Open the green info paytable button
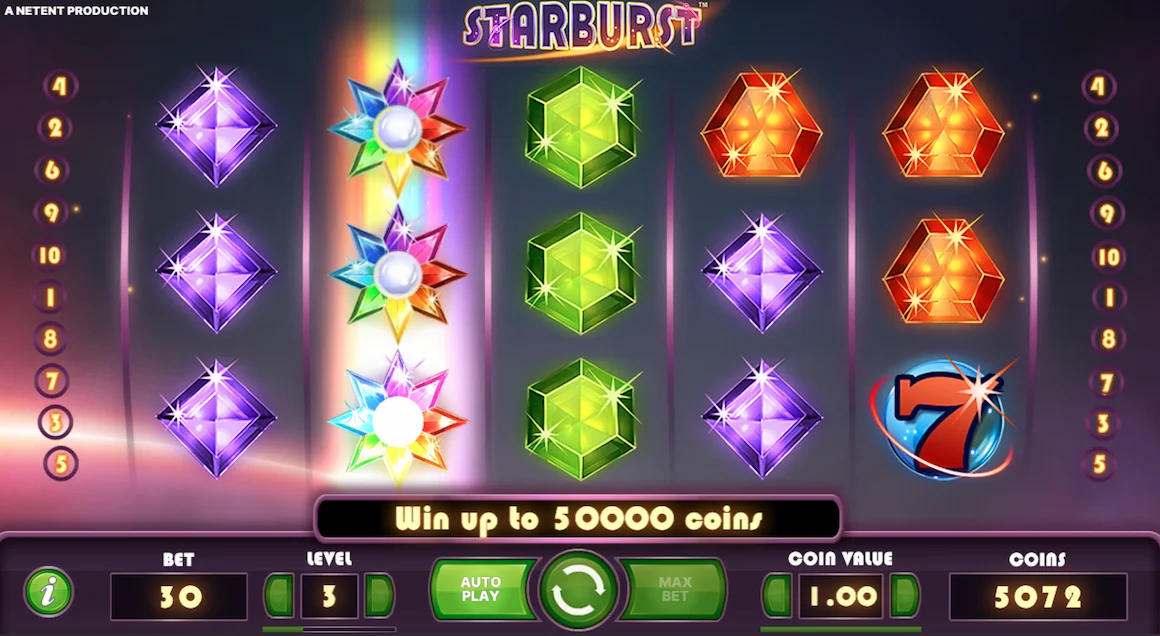This screenshot has height=636, width=1160. coord(48,591)
